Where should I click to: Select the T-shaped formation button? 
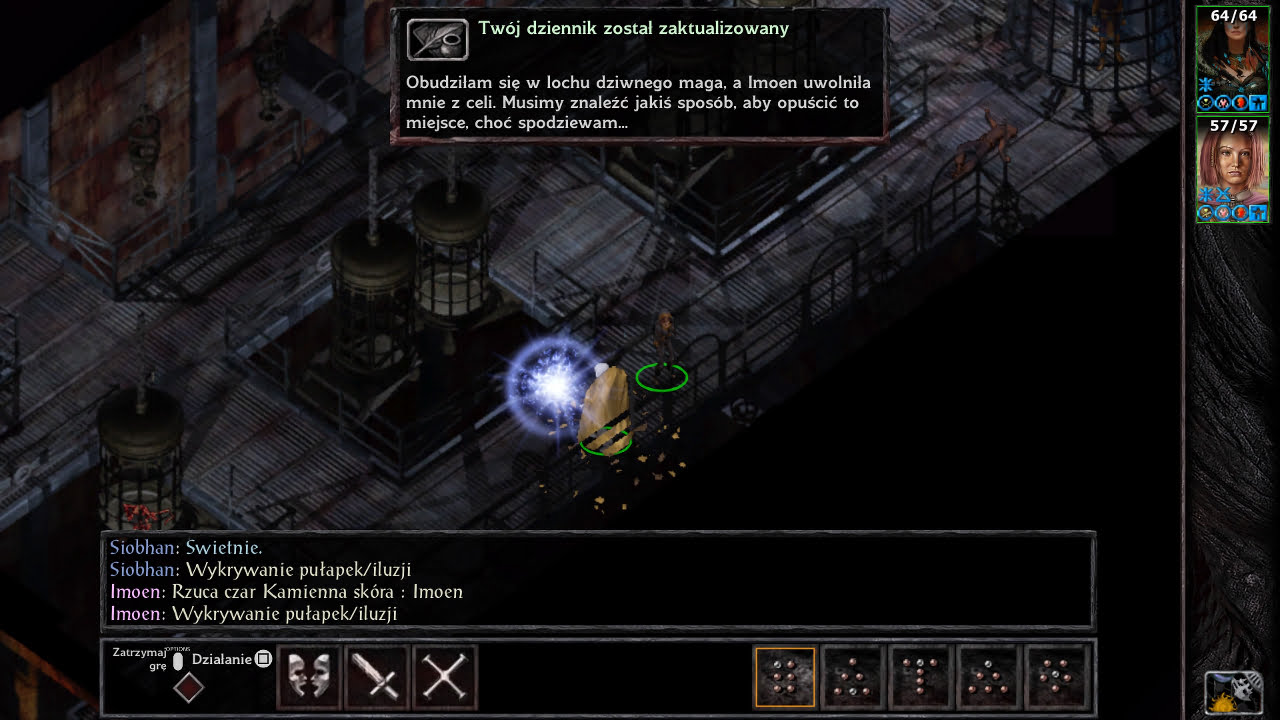coord(921,677)
